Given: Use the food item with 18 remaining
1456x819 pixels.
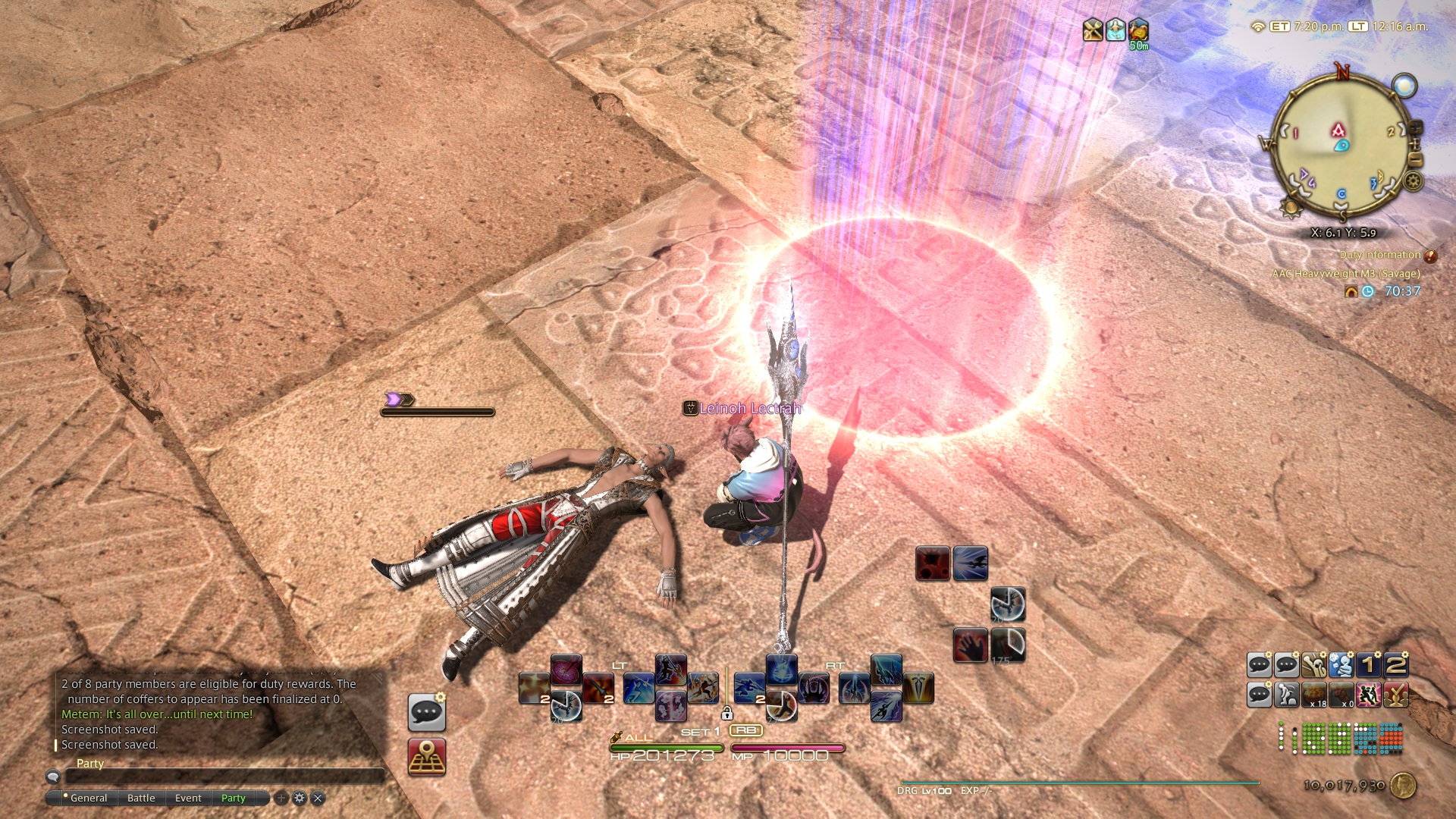Looking at the screenshot, I should [1314, 695].
